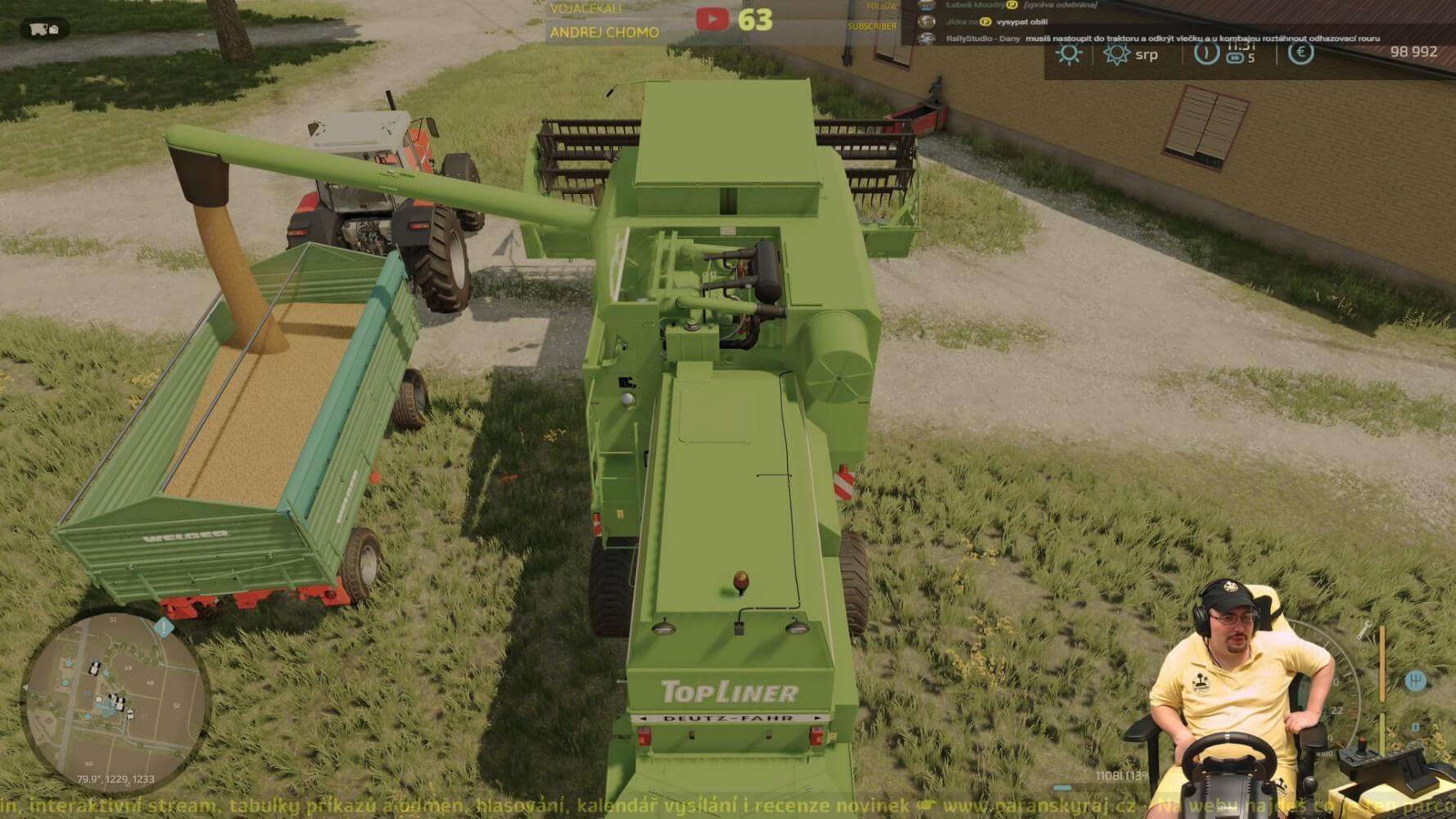The width and height of the screenshot is (1456, 819).
Task: Click the current weather sun icon
Action: [x=1069, y=56]
